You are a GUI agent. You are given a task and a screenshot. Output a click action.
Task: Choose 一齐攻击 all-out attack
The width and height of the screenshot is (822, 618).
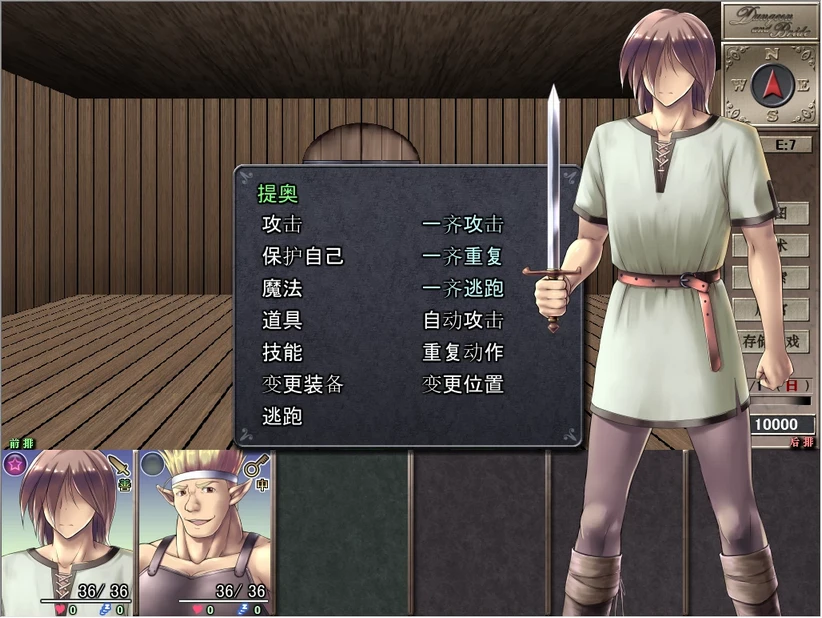462,225
